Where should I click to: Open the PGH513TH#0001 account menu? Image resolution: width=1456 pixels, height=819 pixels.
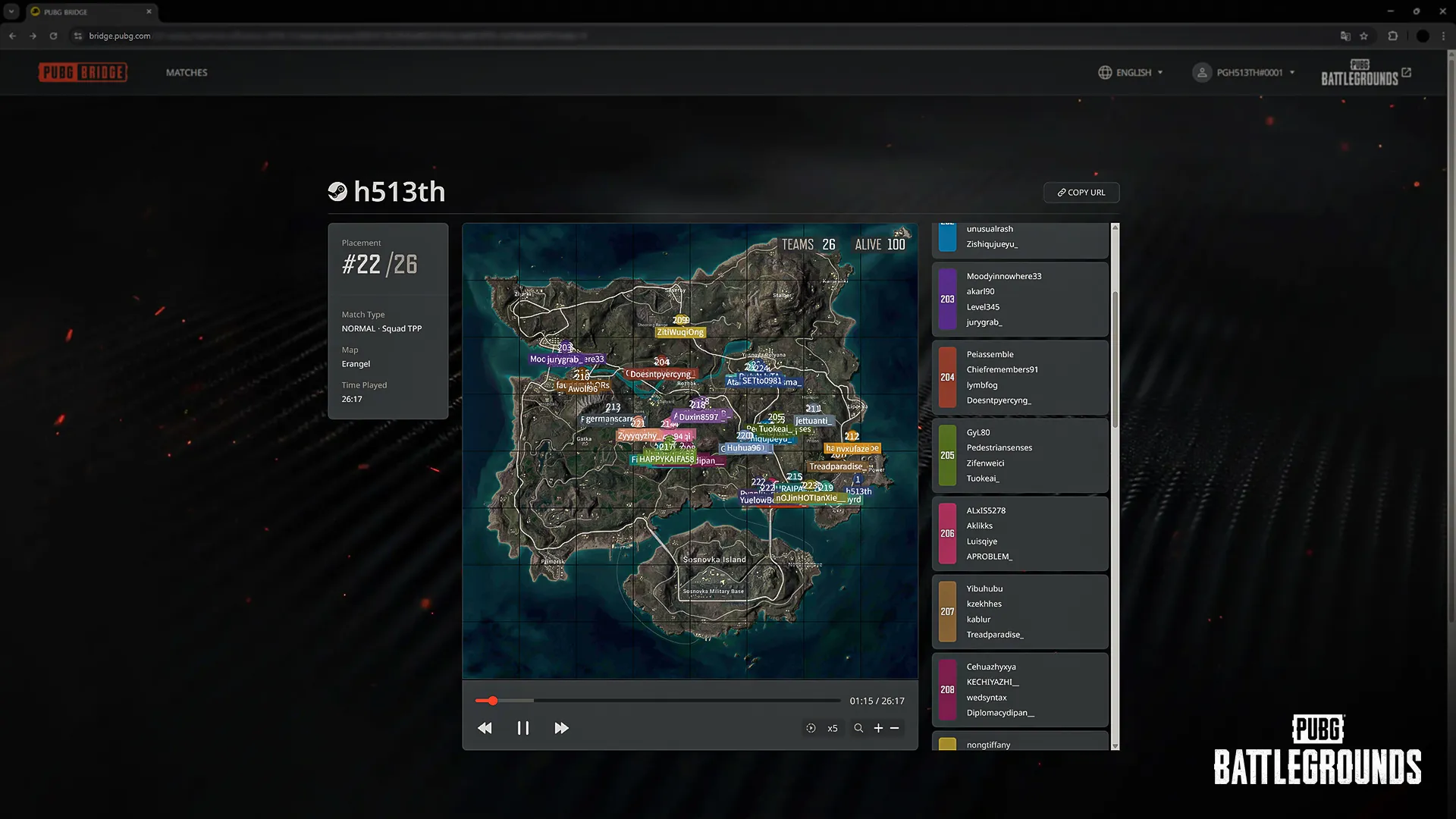tap(1244, 73)
